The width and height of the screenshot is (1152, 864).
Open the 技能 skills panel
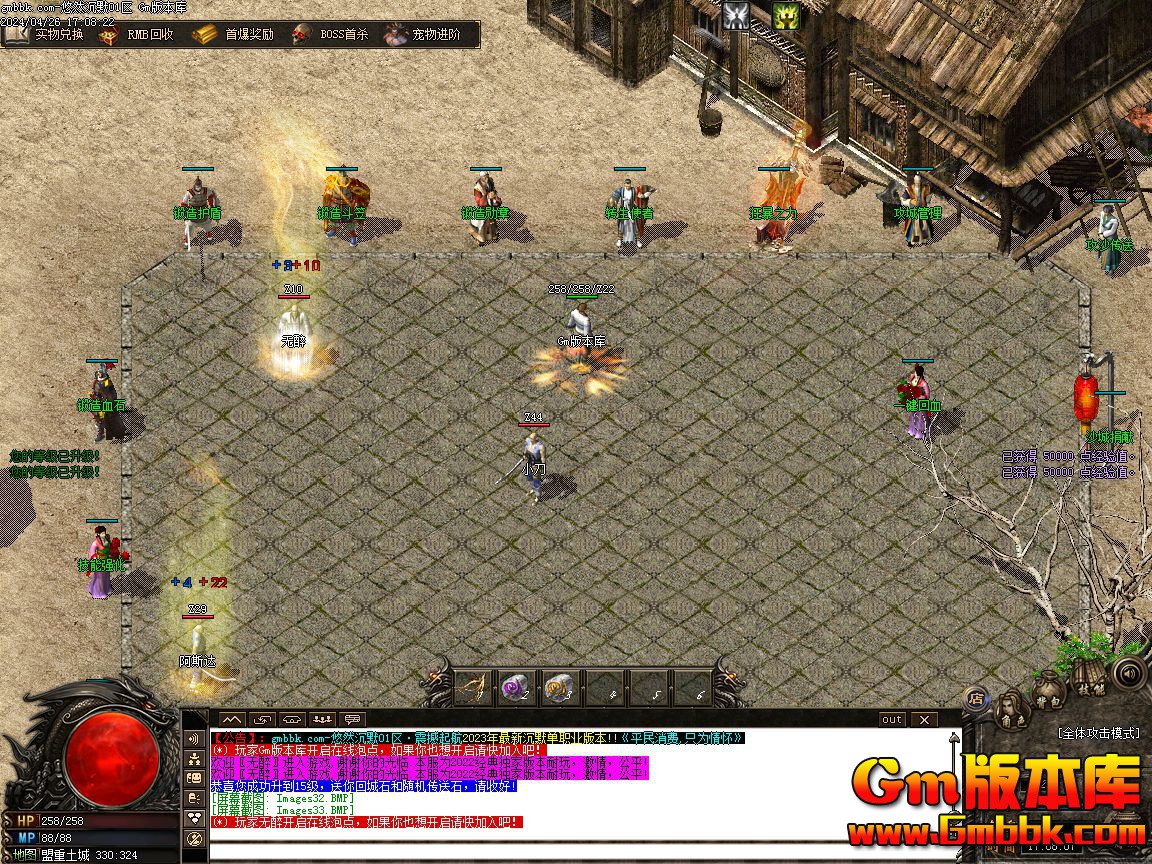point(1089,686)
